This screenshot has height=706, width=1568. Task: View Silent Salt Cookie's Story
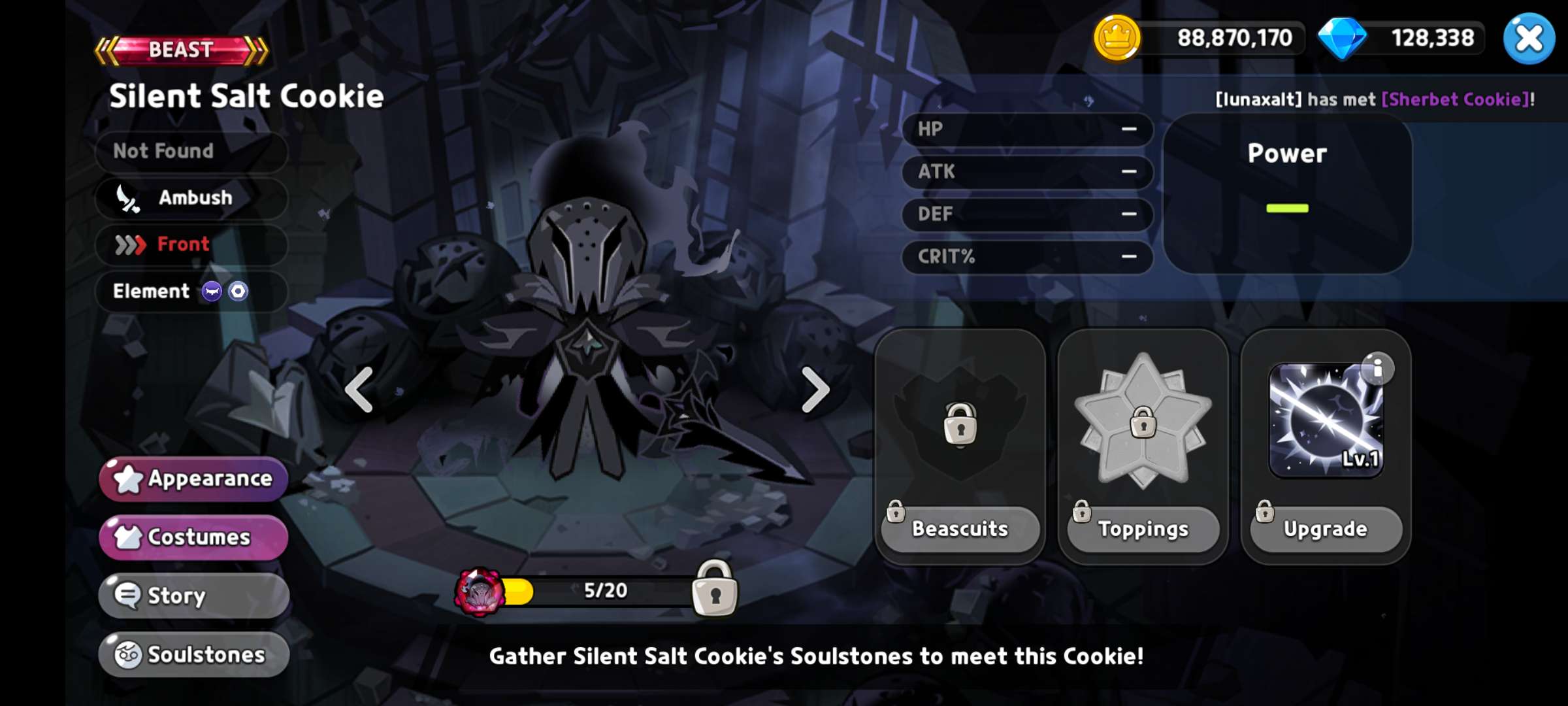pos(194,596)
